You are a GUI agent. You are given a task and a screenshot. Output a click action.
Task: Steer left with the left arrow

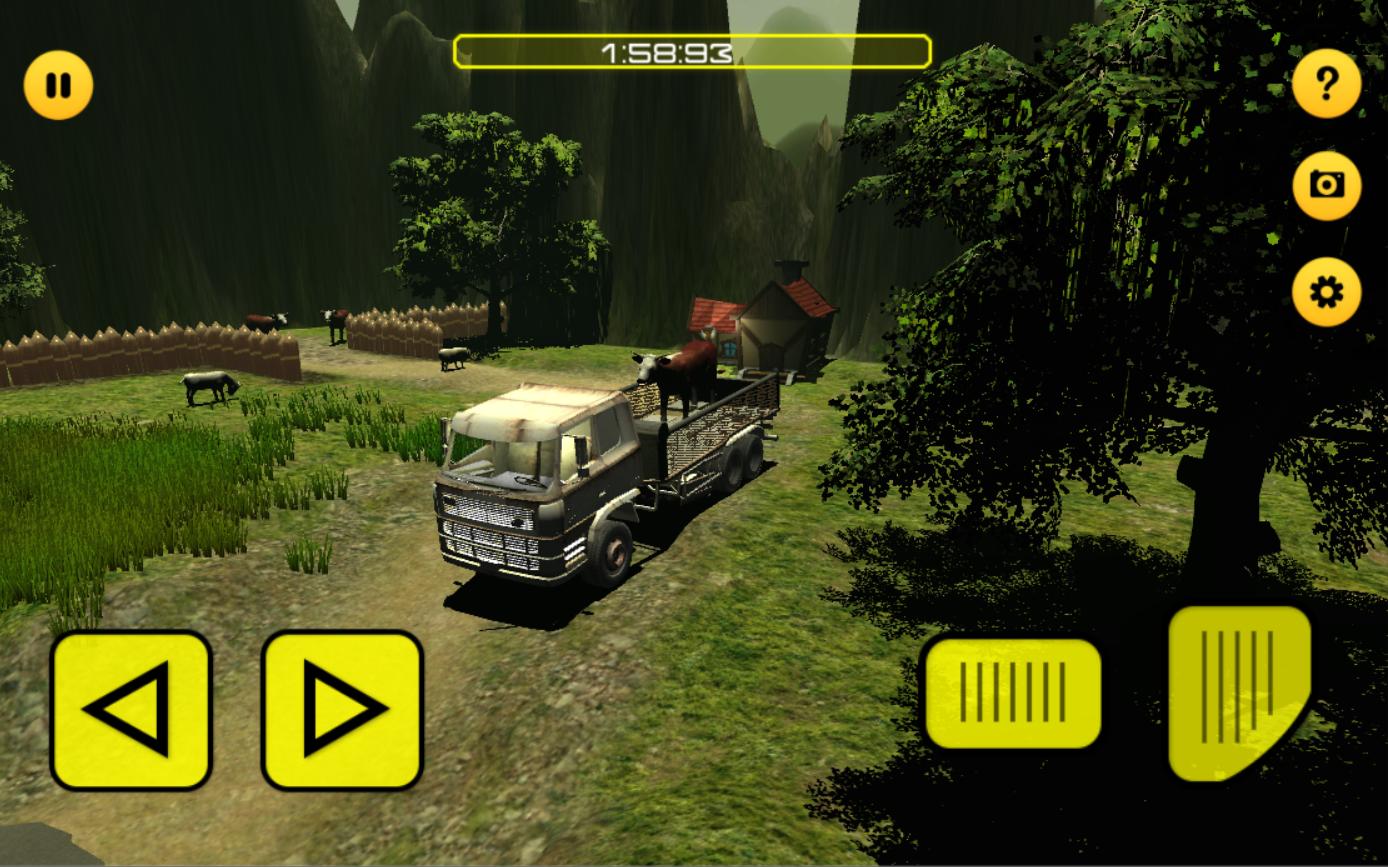[131, 712]
